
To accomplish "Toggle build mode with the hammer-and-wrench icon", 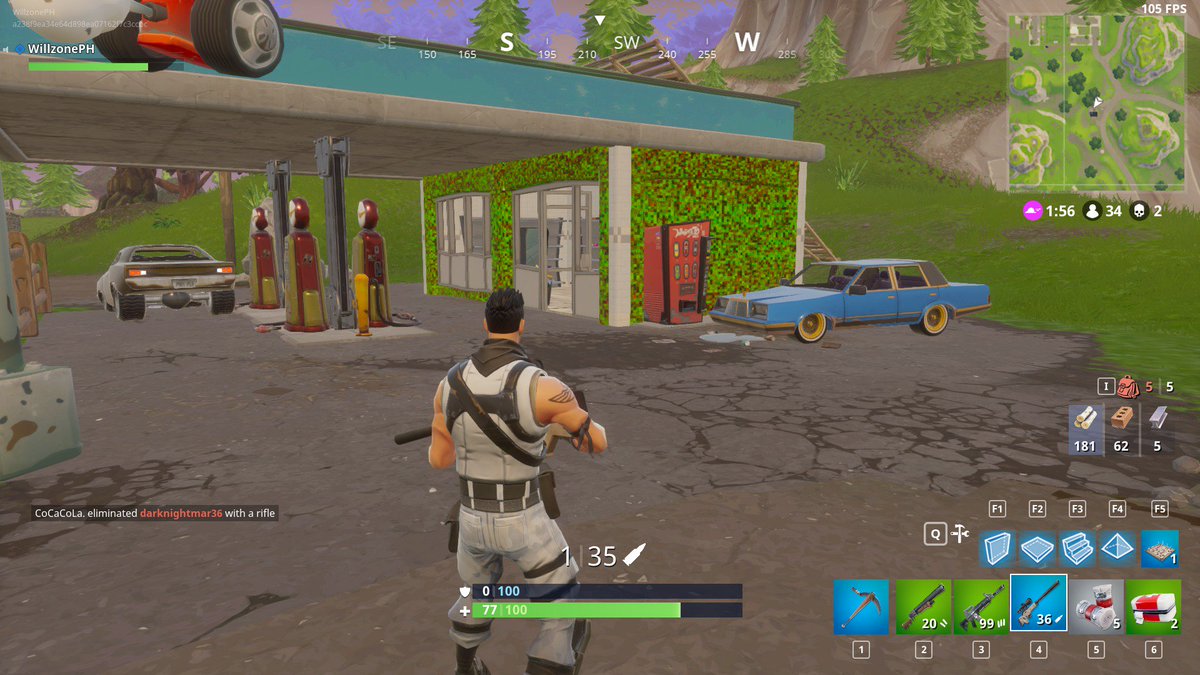I will point(960,534).
